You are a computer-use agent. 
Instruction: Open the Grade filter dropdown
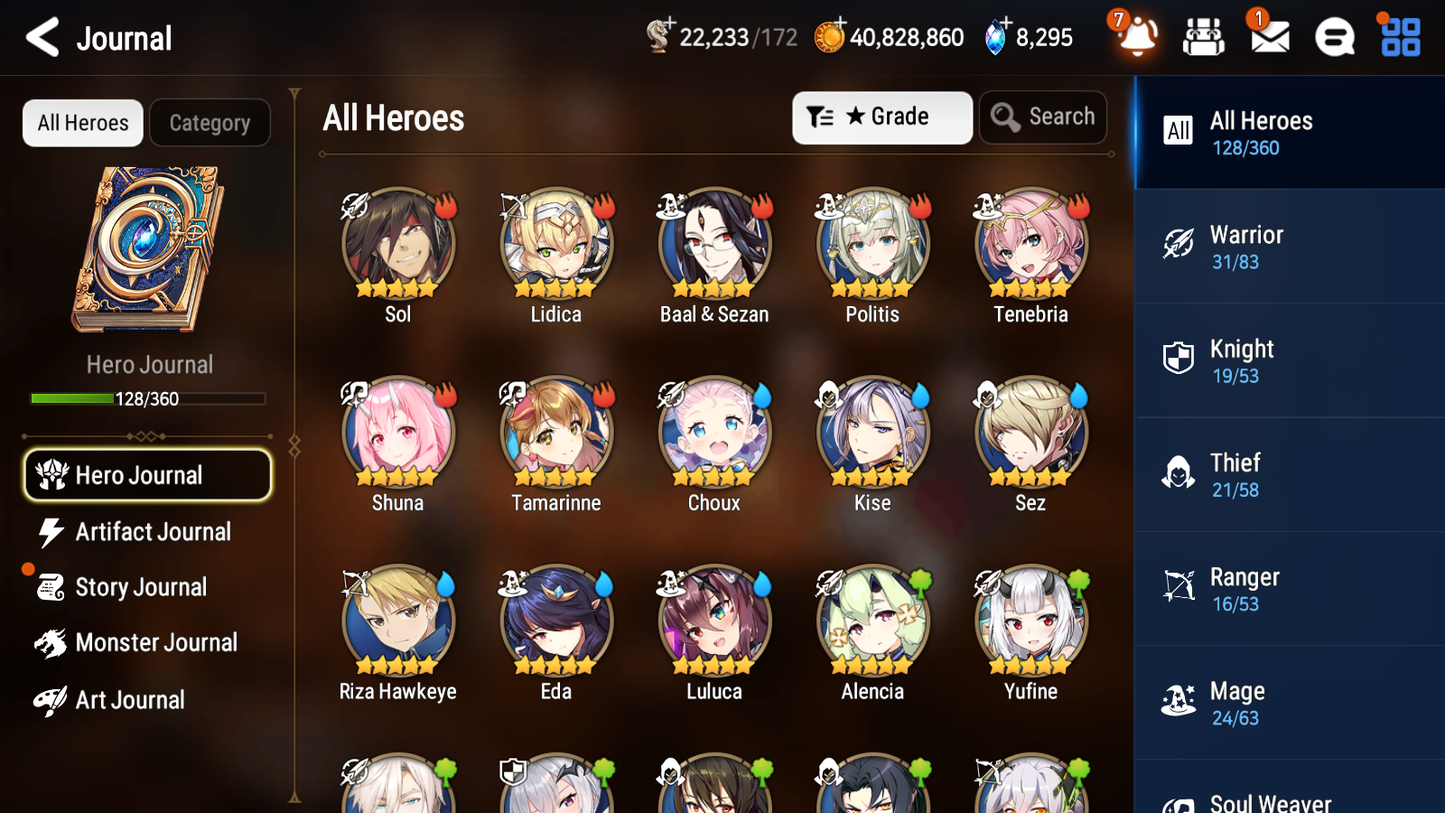pos(882,117)
